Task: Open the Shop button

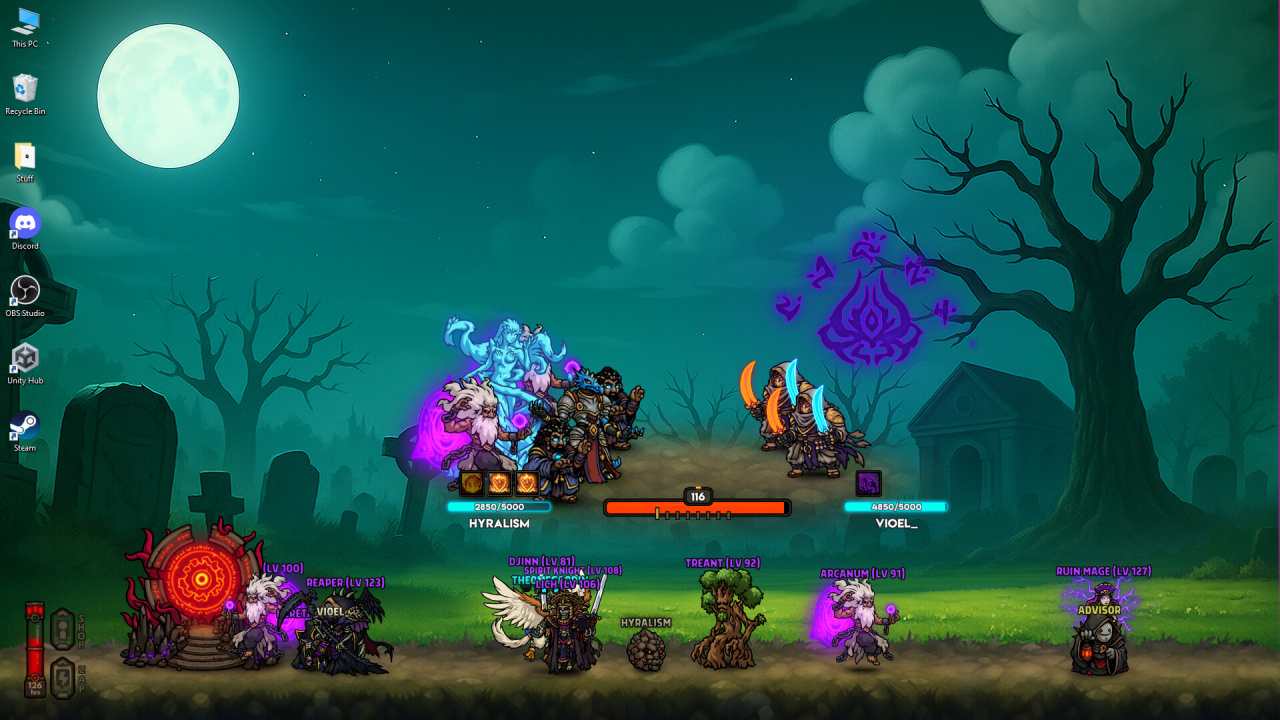Action: 62,629
